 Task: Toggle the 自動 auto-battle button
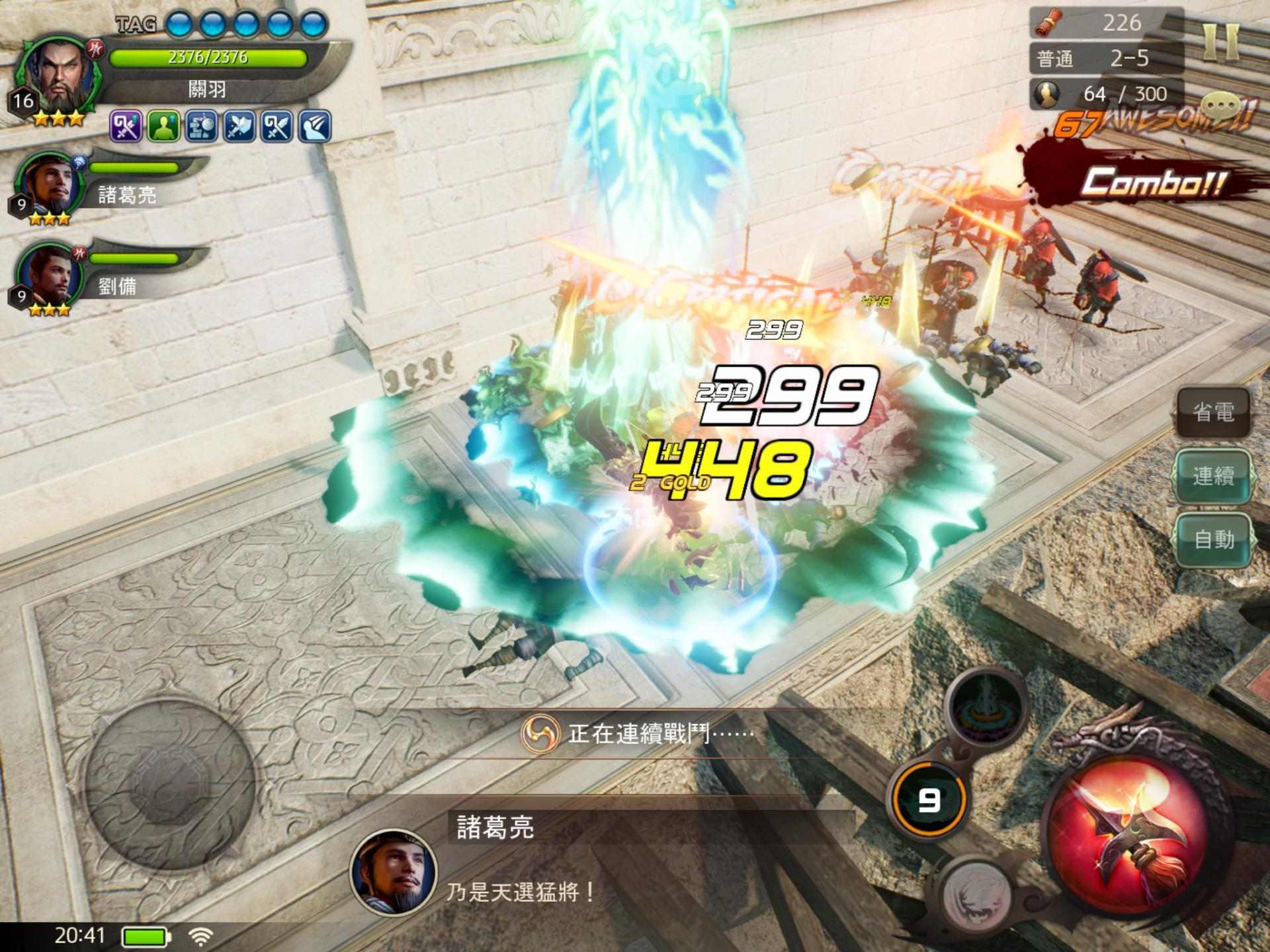coord(1213,539)
